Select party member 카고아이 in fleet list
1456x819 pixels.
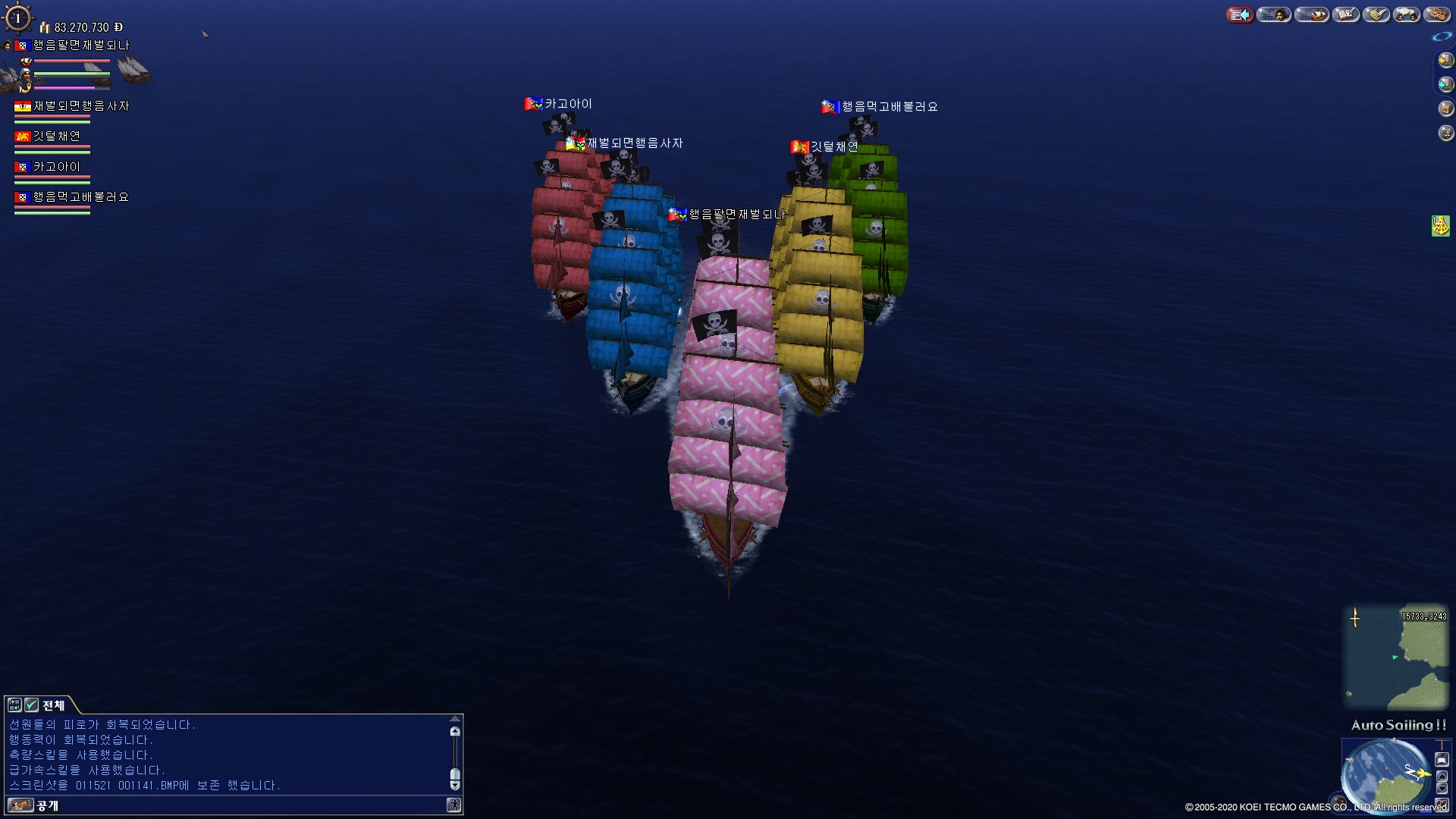tap(56, 167)
